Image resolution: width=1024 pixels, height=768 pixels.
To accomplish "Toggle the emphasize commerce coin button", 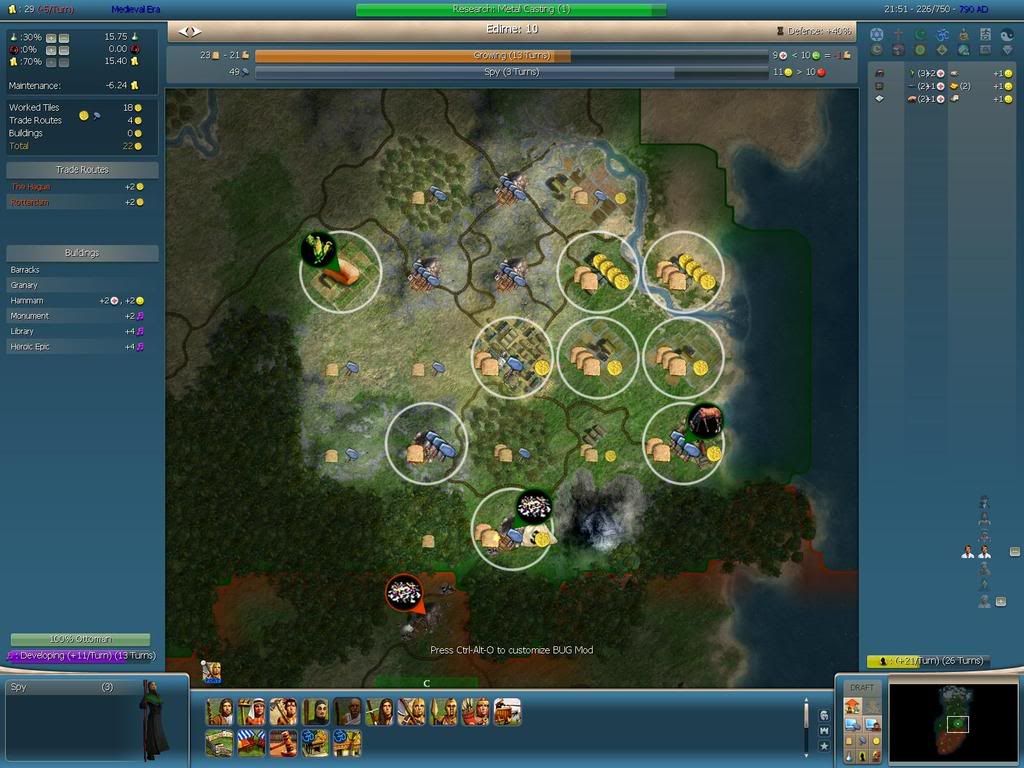I will pos(877,739).
